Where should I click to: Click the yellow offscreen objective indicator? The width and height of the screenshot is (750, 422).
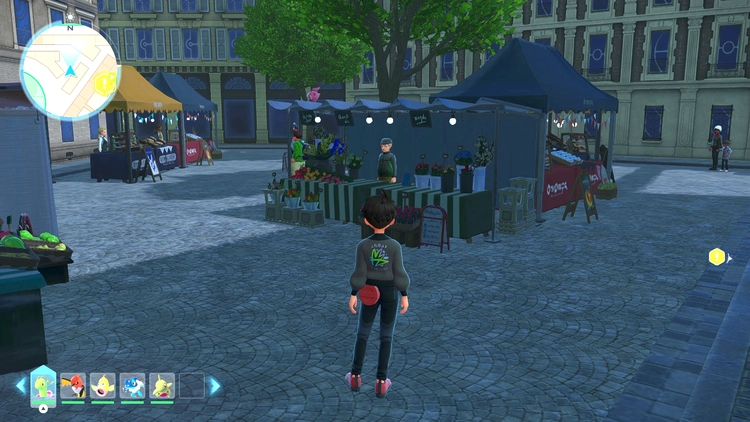(717, 257)
